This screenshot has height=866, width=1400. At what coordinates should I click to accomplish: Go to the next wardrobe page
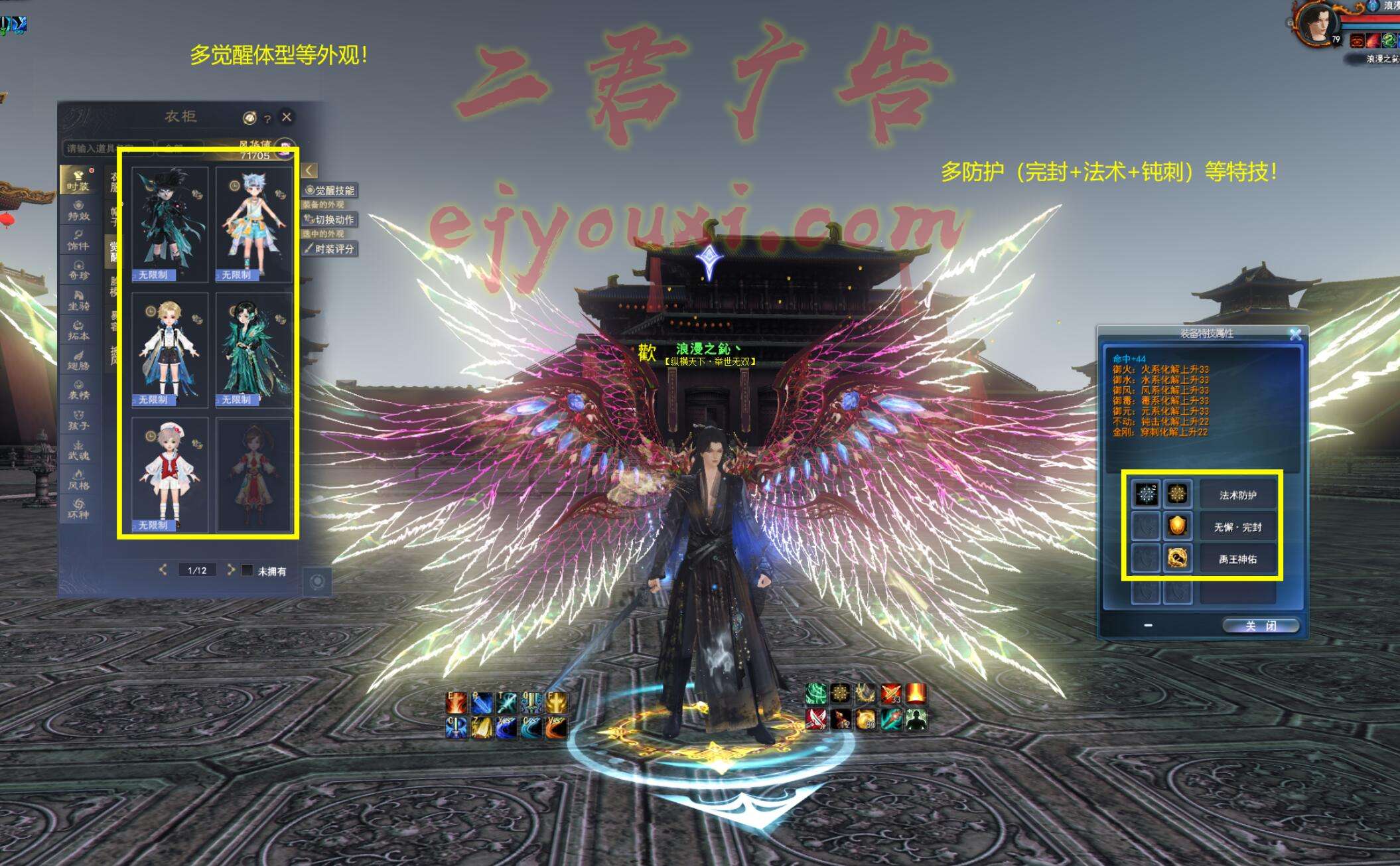[x=230, y=569]
